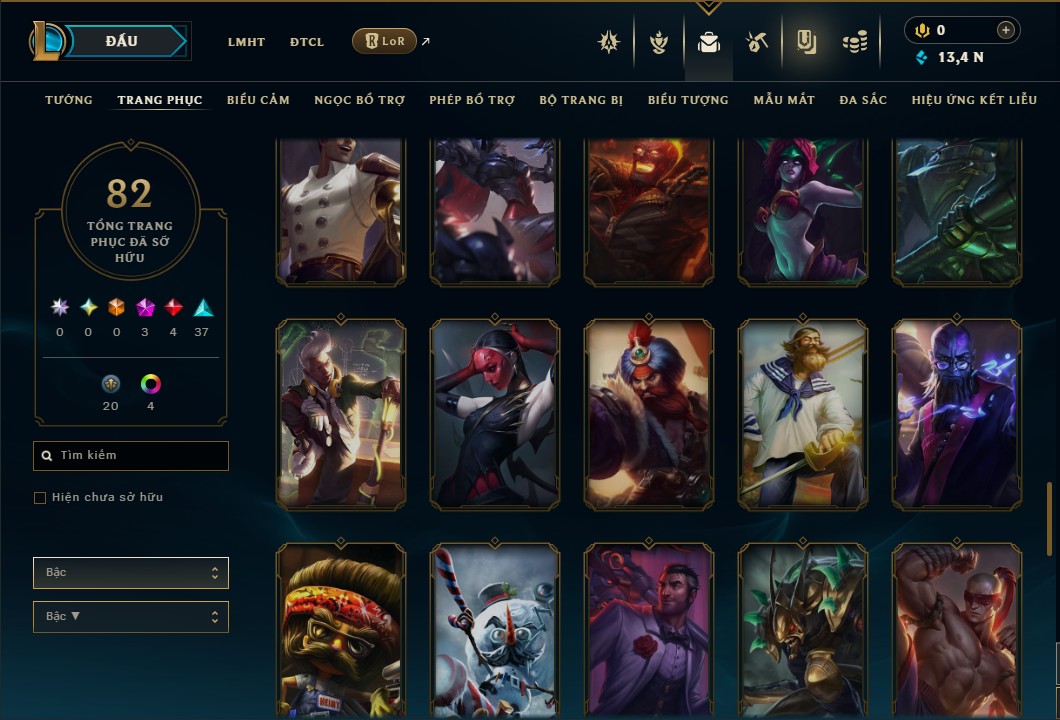The width and height of the screenshot is (1060, 720).
Task: Toggle the Hiện chưa sở hữu checkbox
Action: point(40,498)
